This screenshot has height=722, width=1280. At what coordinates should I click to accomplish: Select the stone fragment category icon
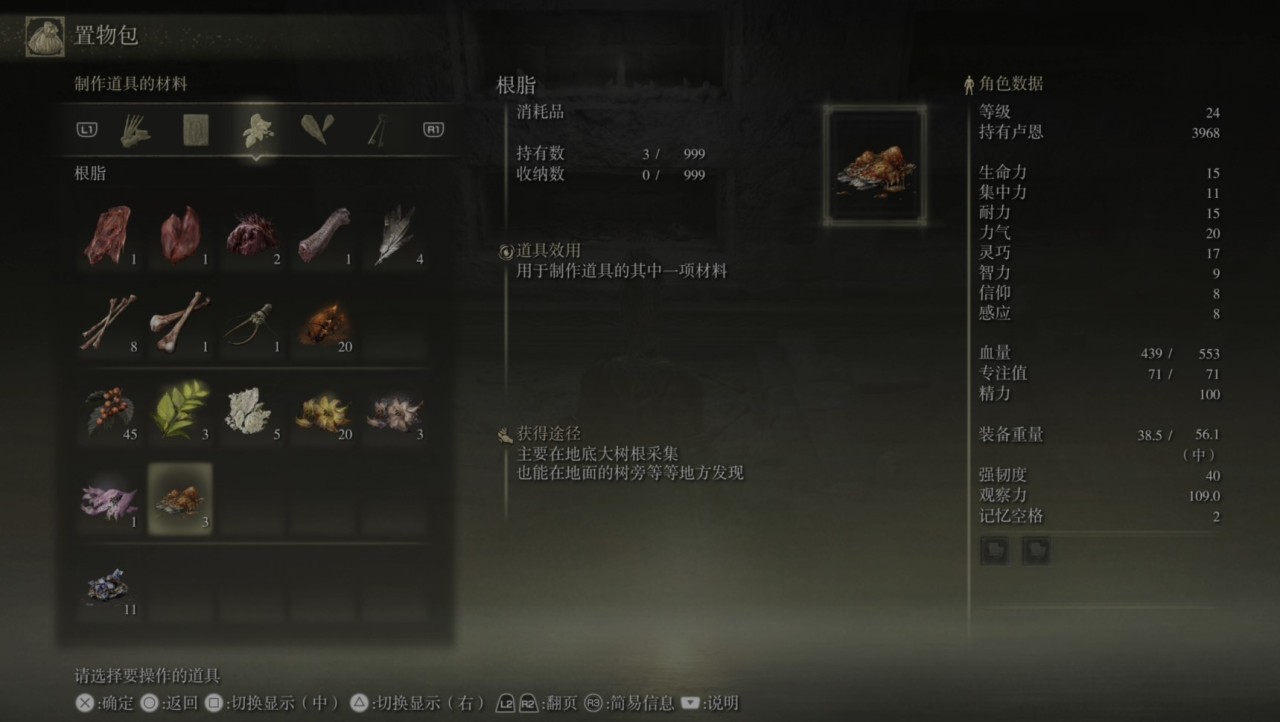click(318, 130)
